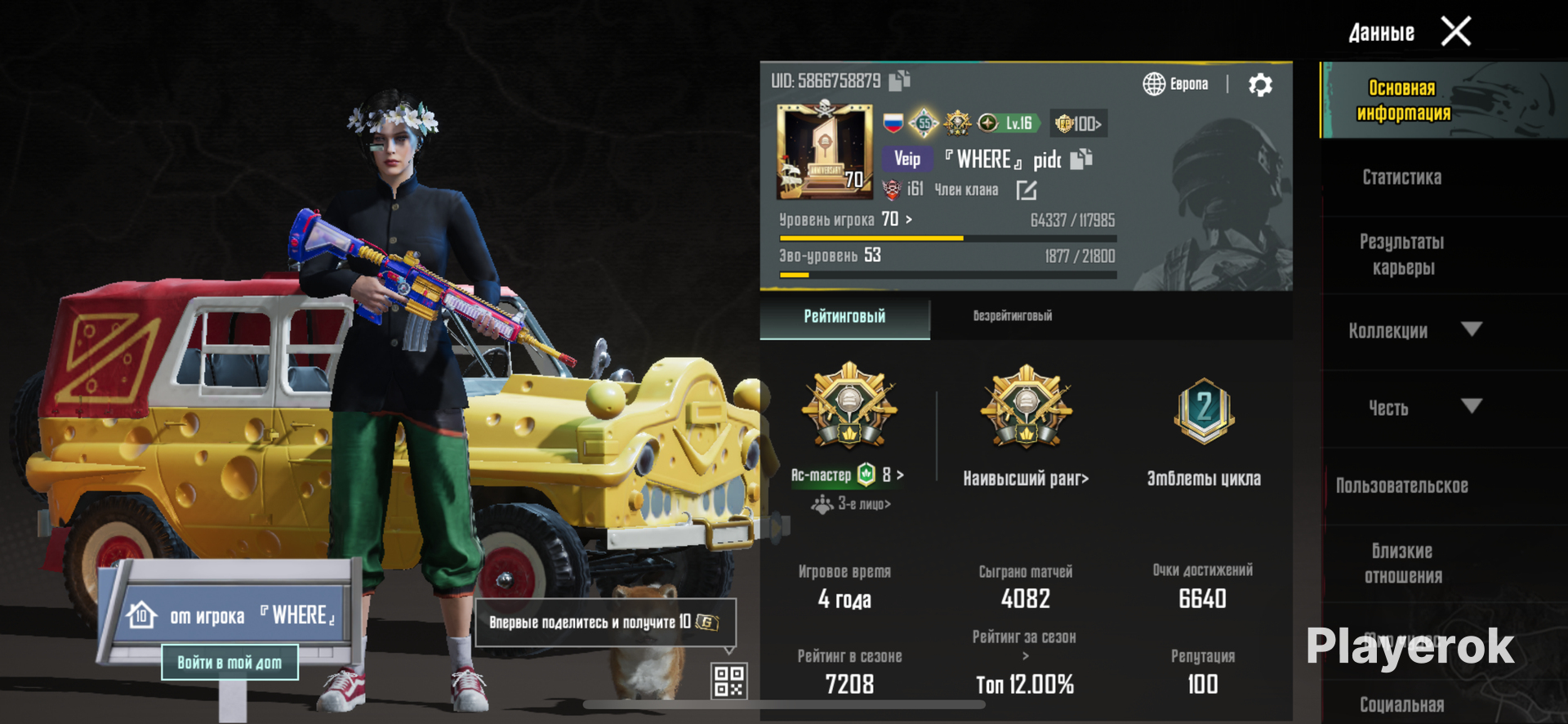The image size is (1568, 724).
Task: Open the Социальная section
Action: click(x=1401, y=704)
